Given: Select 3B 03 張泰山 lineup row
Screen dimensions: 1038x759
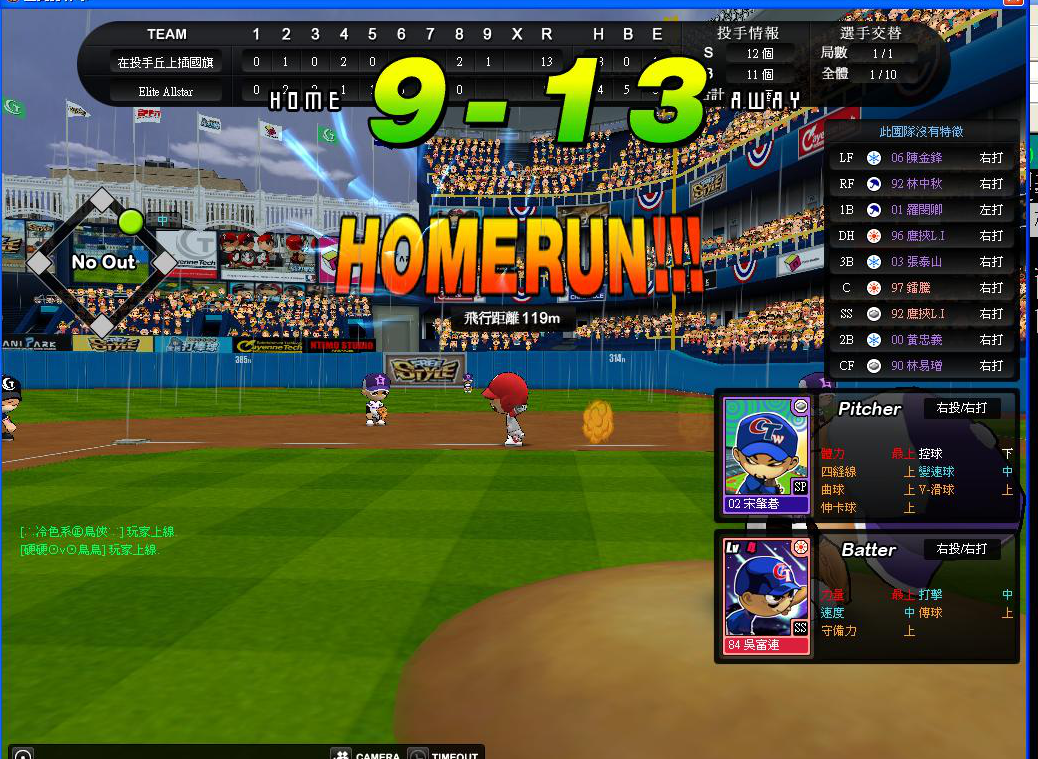Looking at the screenshot, I should coord(920,262).
